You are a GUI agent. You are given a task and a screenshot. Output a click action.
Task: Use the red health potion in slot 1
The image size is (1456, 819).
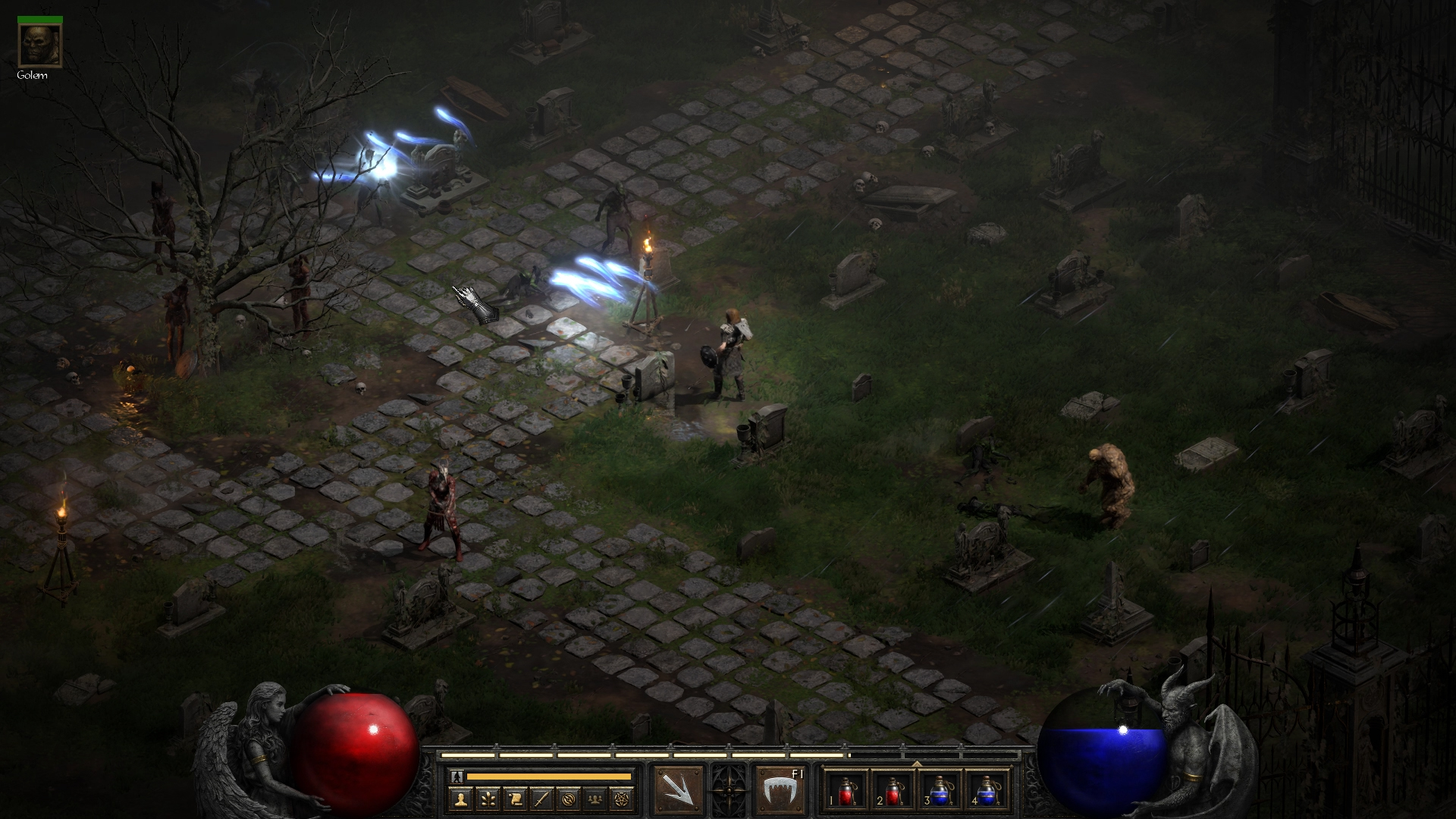click(847, 790)
